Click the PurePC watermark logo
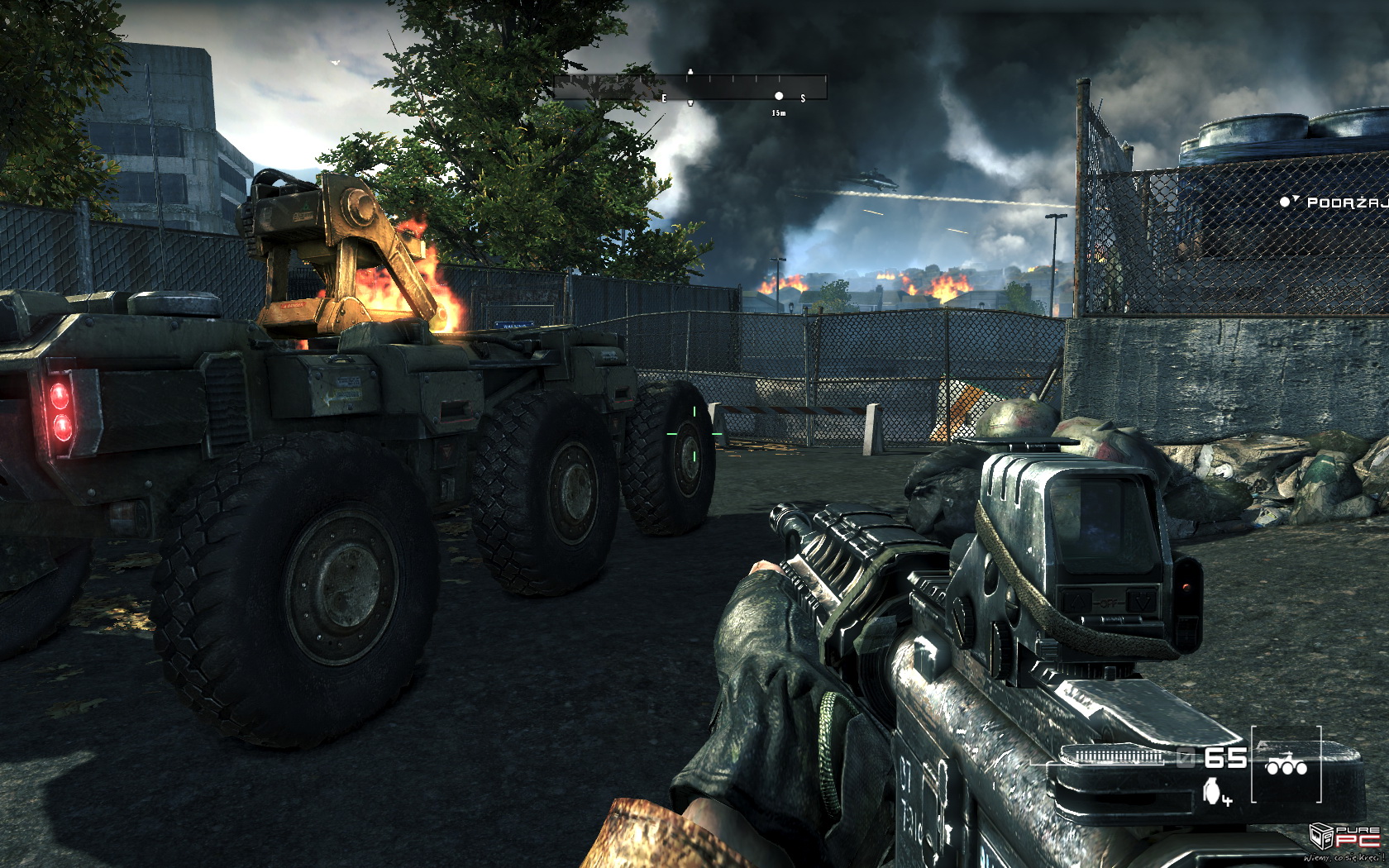This screenshot has height=868, width=1389. tap(1345, 837)
